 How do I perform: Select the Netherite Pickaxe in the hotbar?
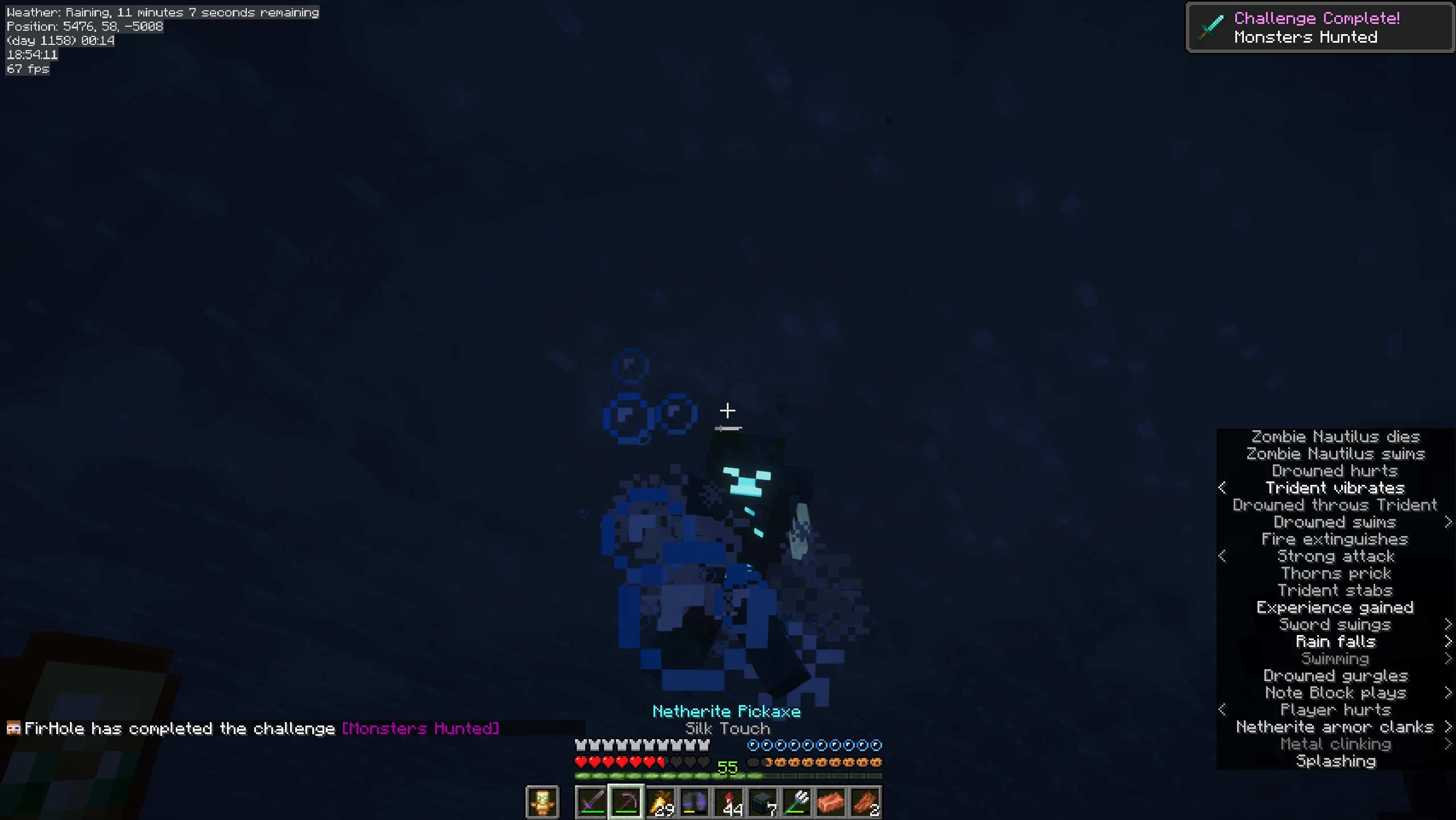[x=626, y=802]
